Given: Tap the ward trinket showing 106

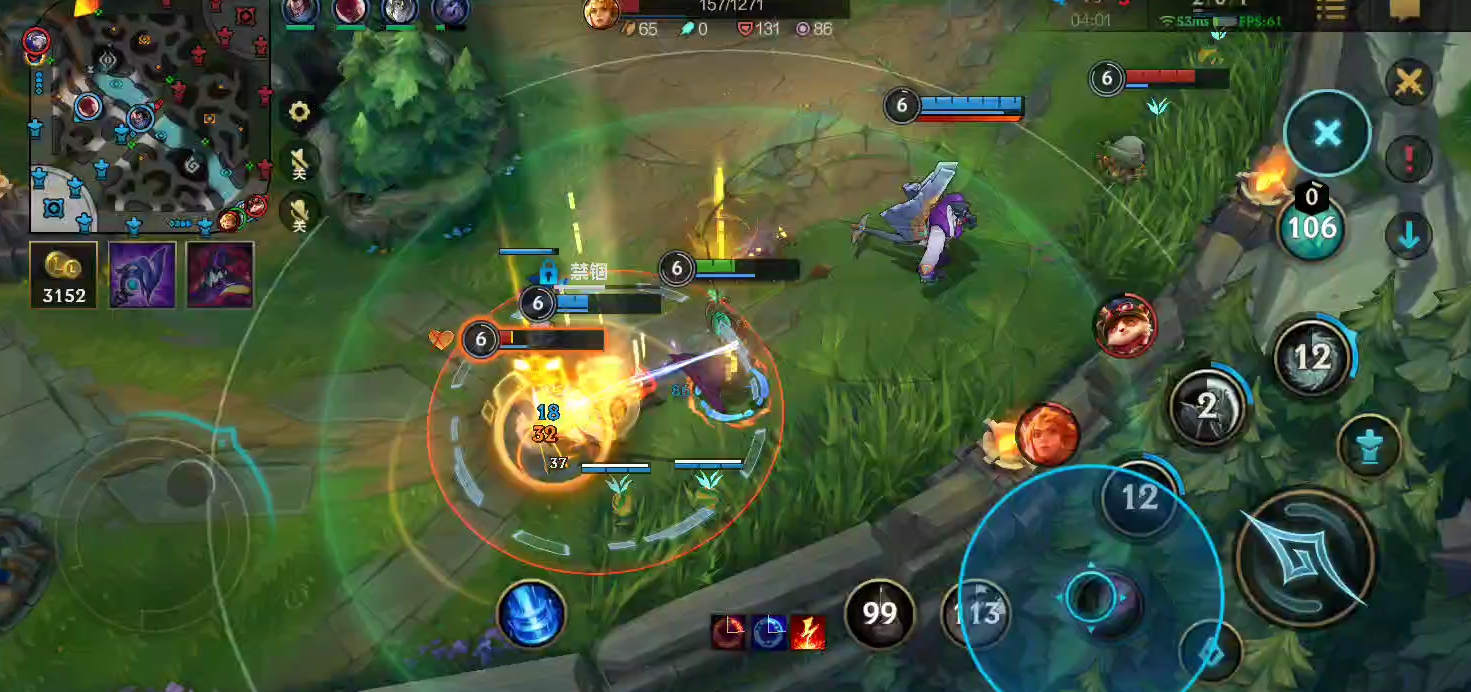Looking at the screenshot, I should (1312, 225).
